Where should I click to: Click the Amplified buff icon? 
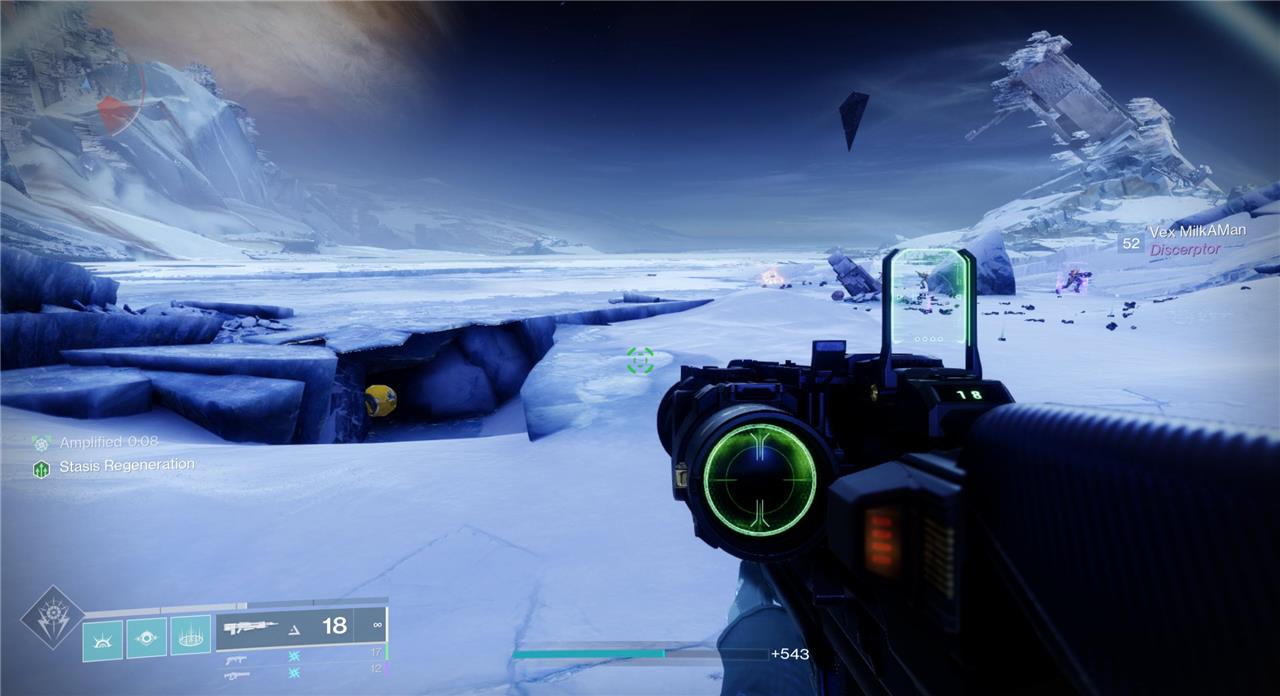[42, 442]
